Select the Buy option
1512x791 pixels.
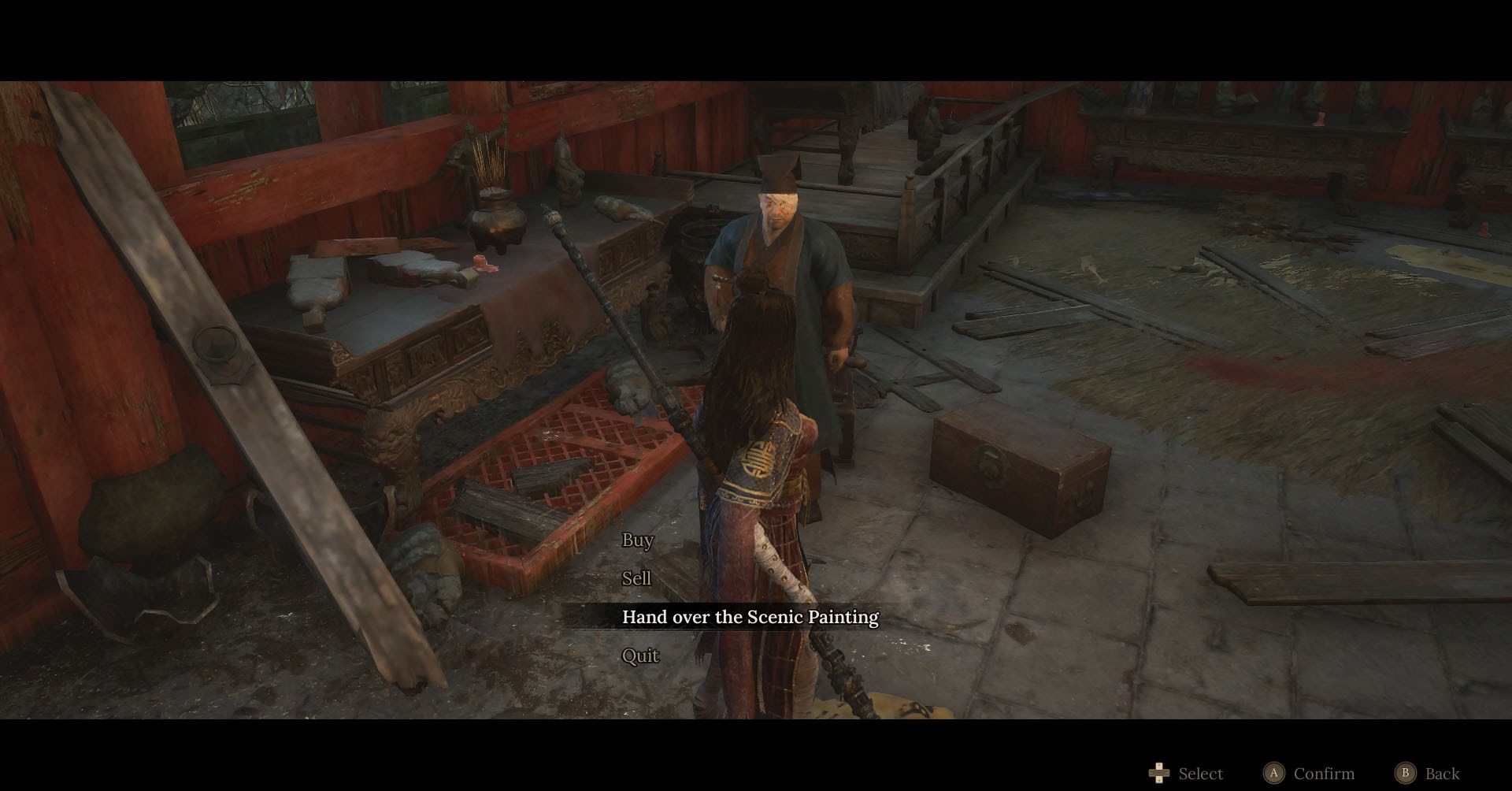(x=636, y=540)
